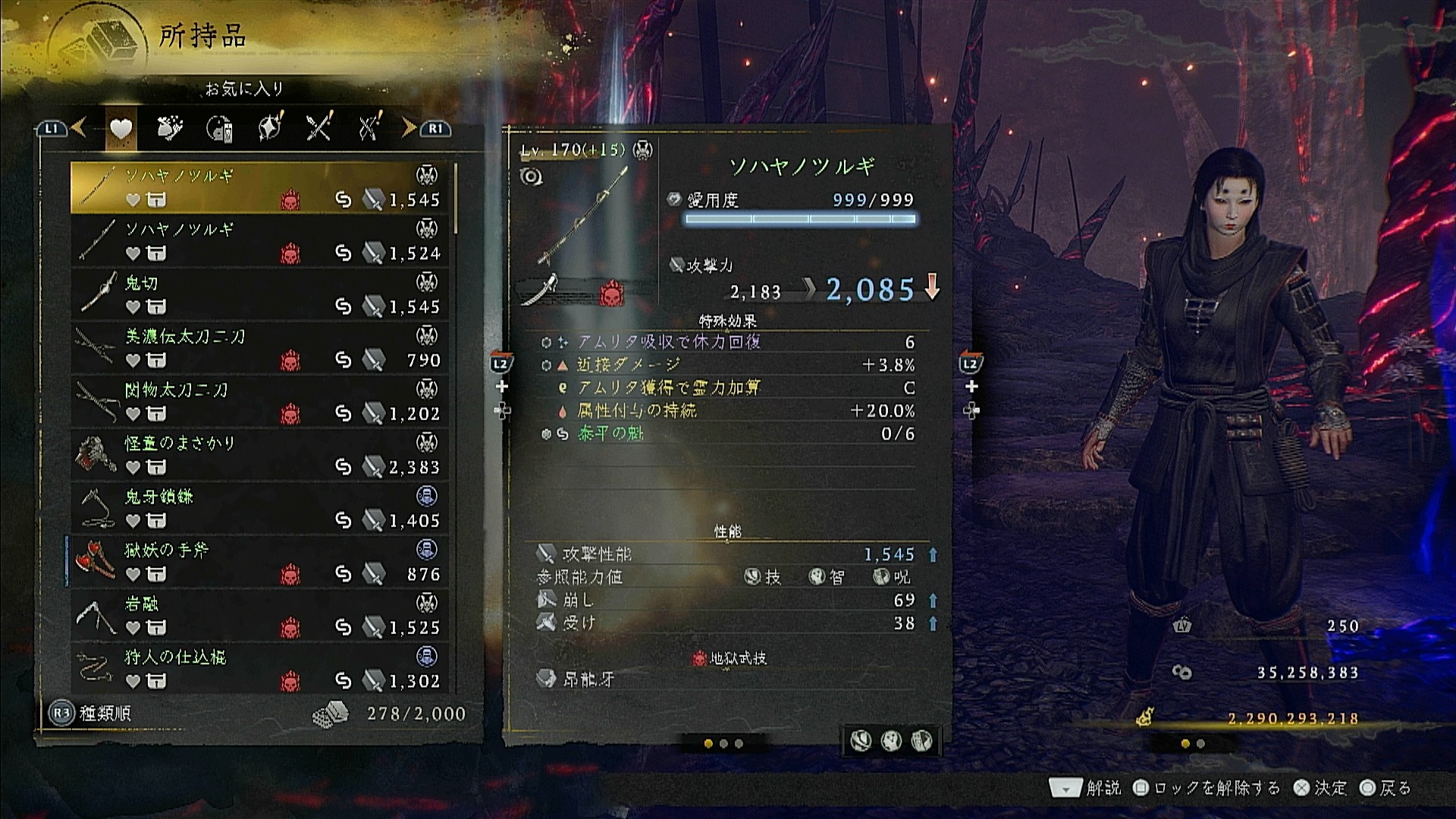The image size is (1456, 819).
Task: Open the crossed bows ranged weapons tab
Action: coord(369,128)
